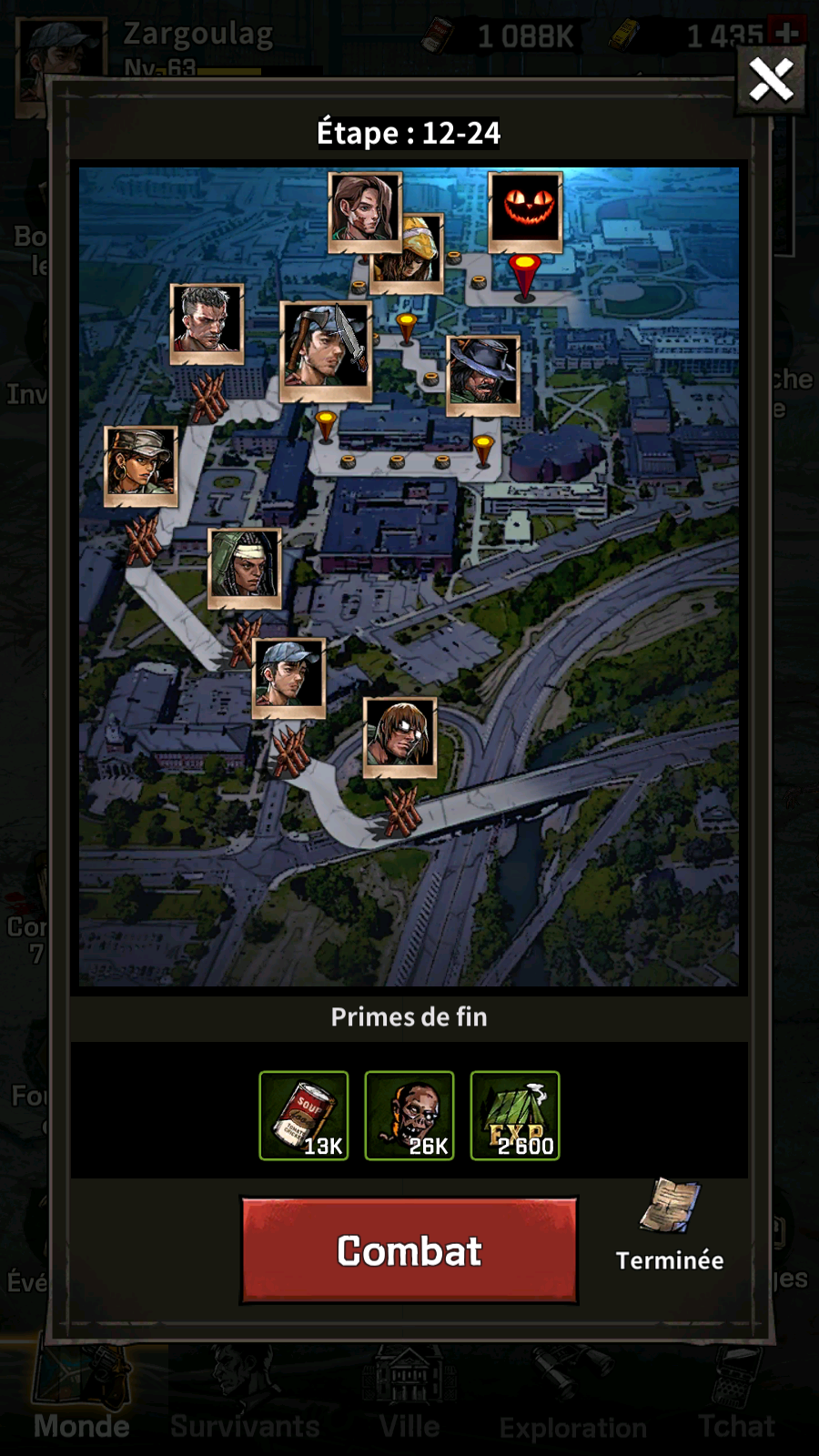Select the brown-haired woman portrait at top
Viewport: 819px width, 1456px height.
[364, 209]
